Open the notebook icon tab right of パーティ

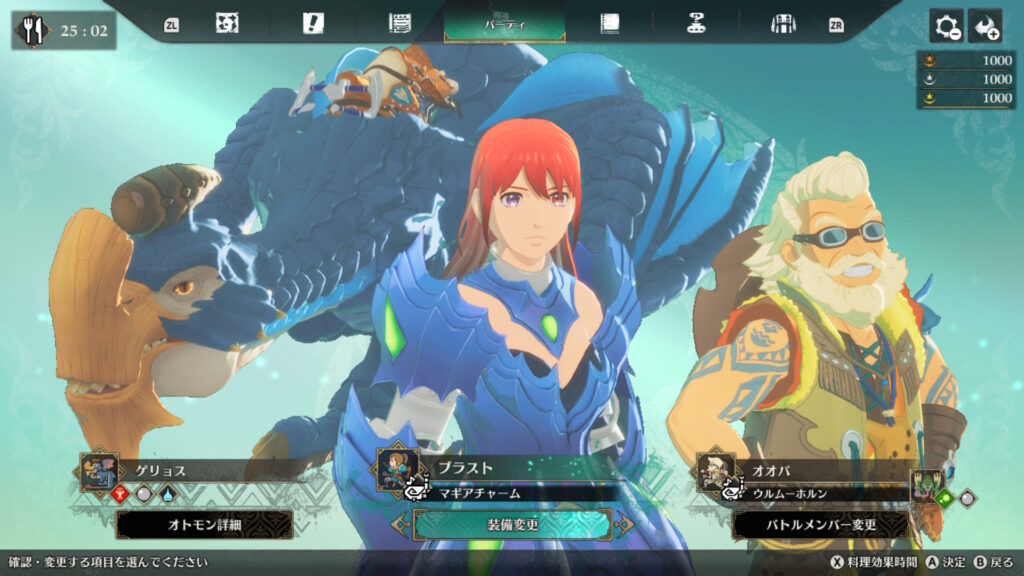tap(609, 24)
